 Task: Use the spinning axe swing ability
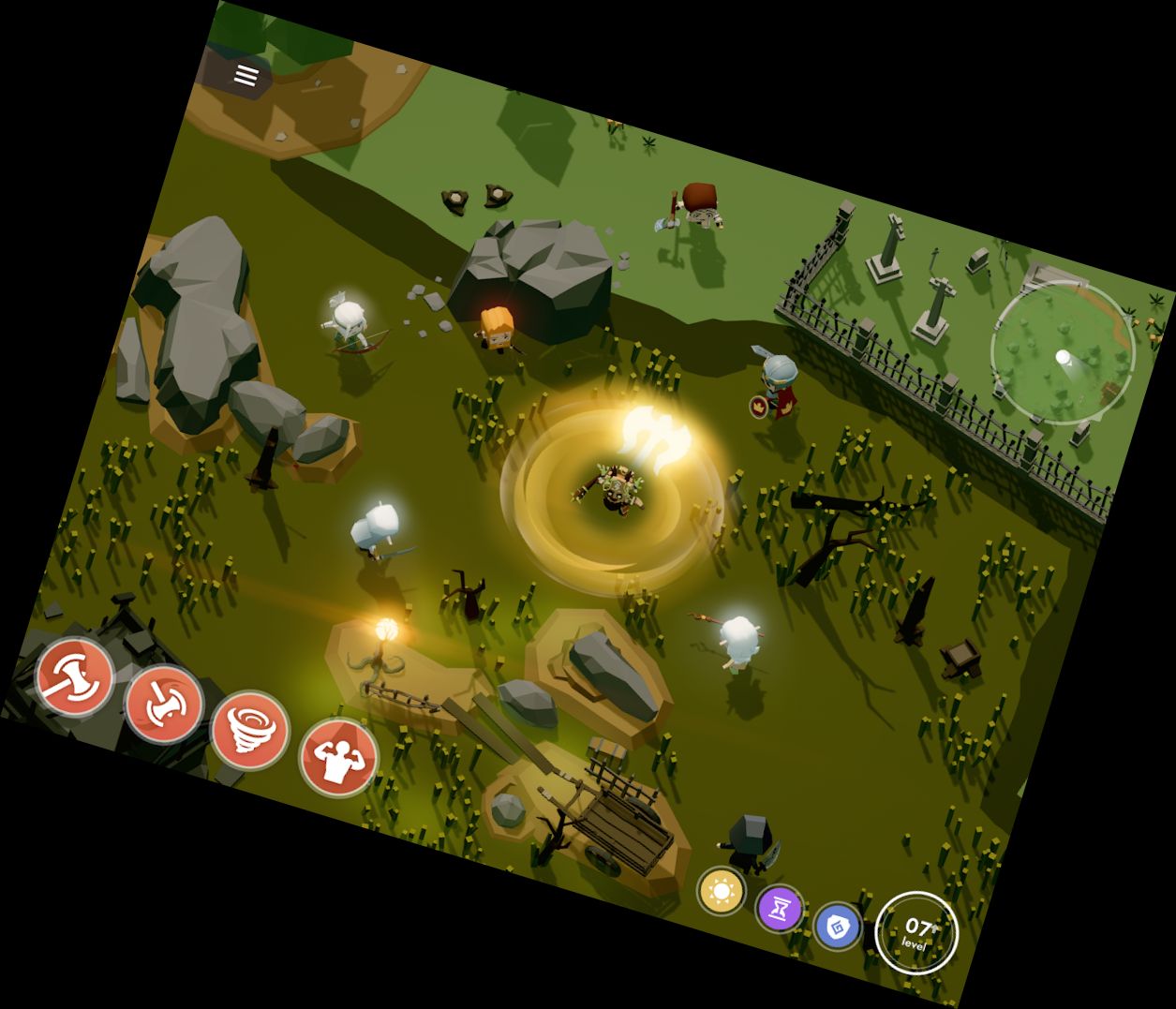click(x=163, y=703)
